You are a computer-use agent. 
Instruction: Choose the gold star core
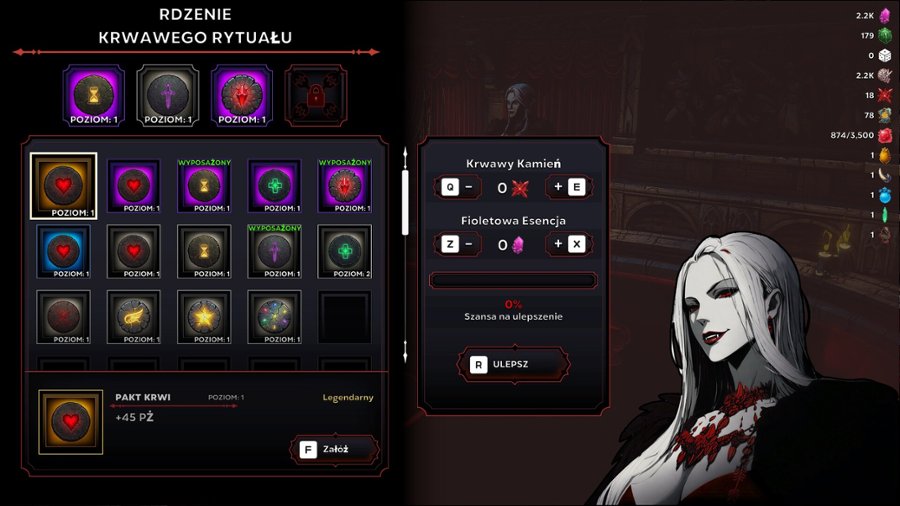click(x=204, y=316)
